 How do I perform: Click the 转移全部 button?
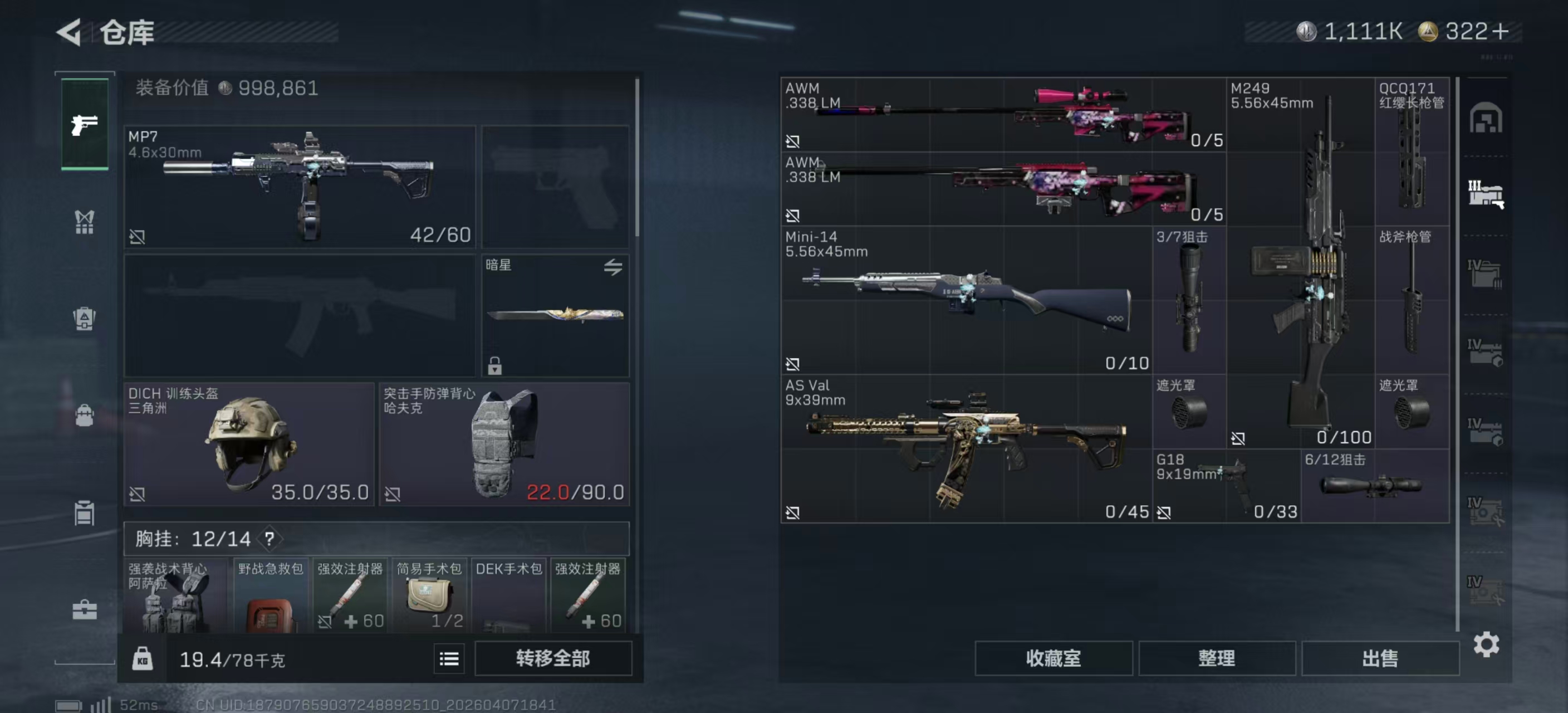click(x=553, y=658)
